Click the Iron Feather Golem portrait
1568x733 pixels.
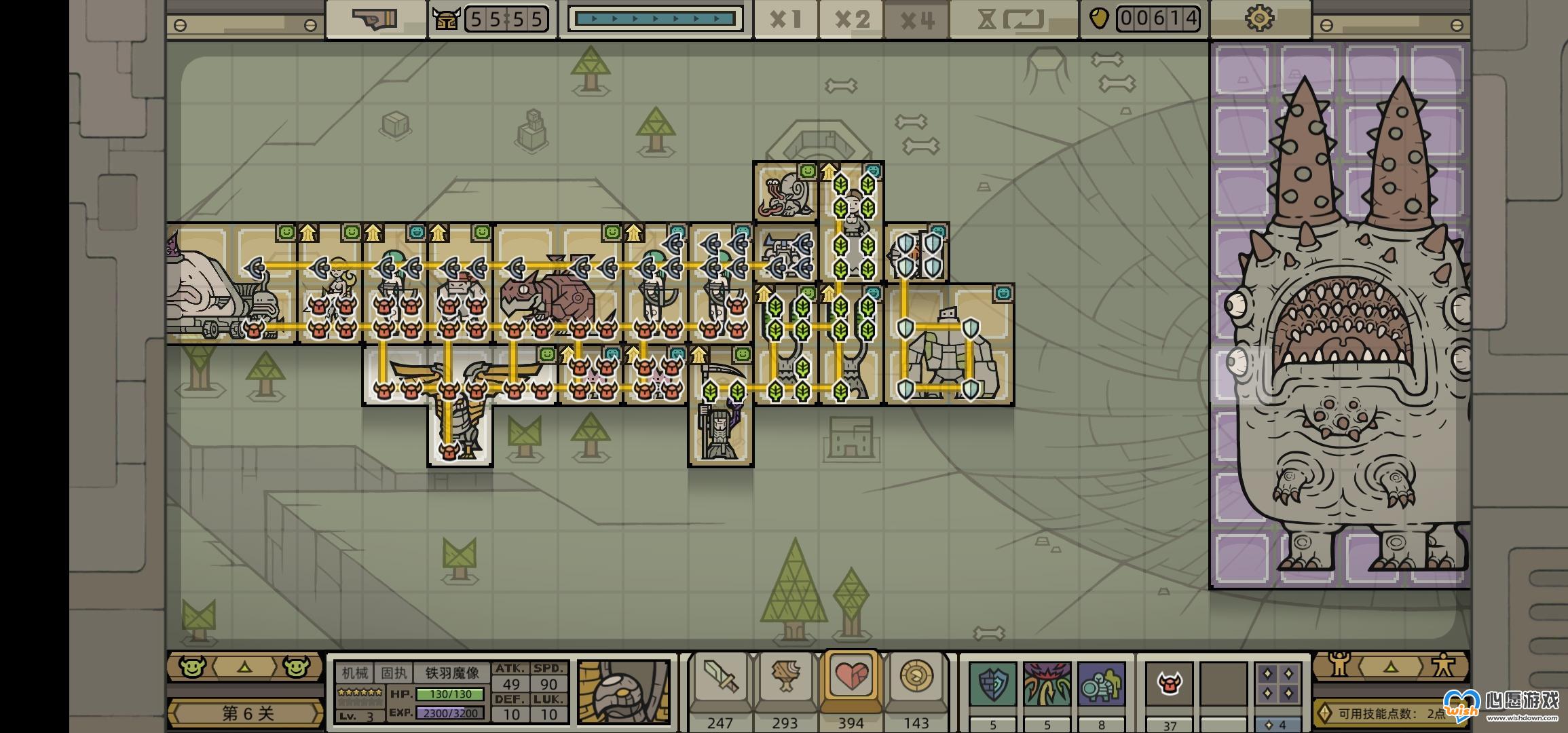click(x=623, y=692)
